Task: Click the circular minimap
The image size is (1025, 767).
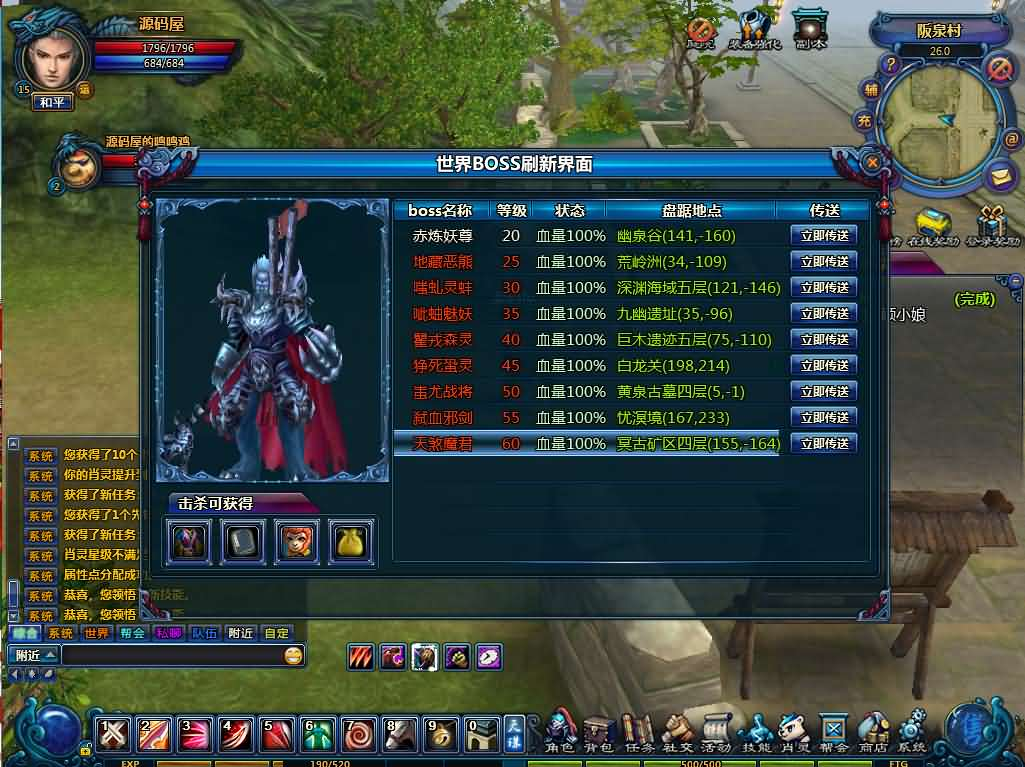Action: point(940,120)
